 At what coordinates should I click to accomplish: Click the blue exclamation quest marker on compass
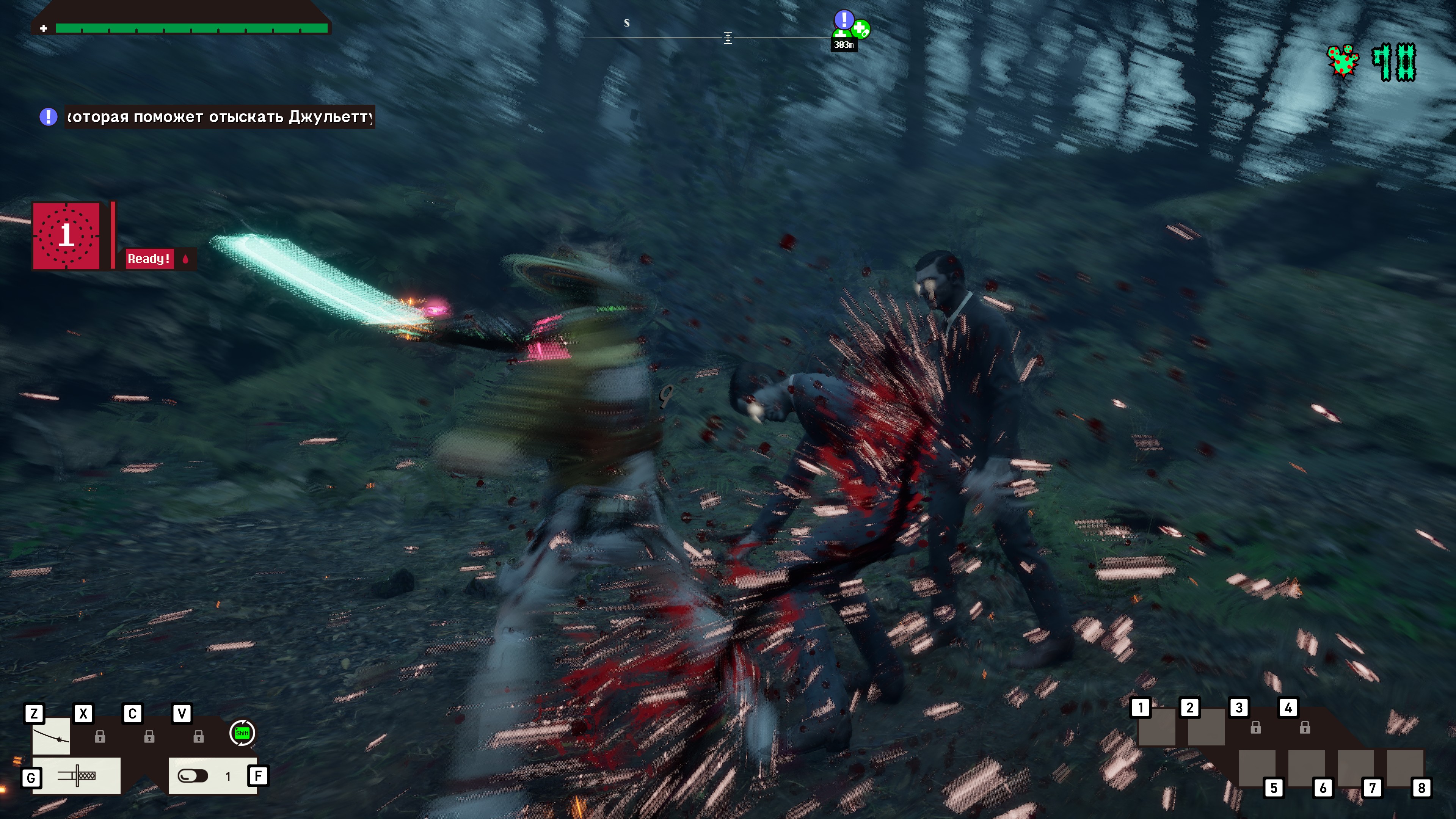844,20
